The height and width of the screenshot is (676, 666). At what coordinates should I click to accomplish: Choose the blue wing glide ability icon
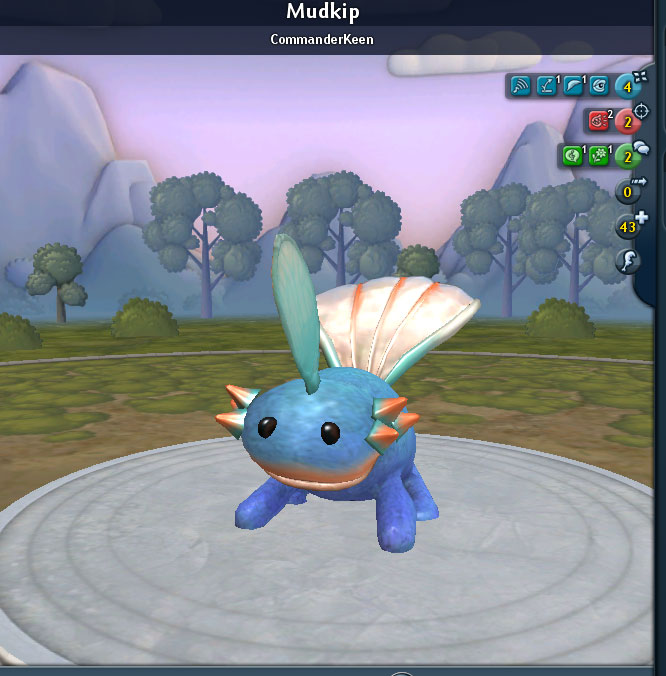tap(572, 86)
